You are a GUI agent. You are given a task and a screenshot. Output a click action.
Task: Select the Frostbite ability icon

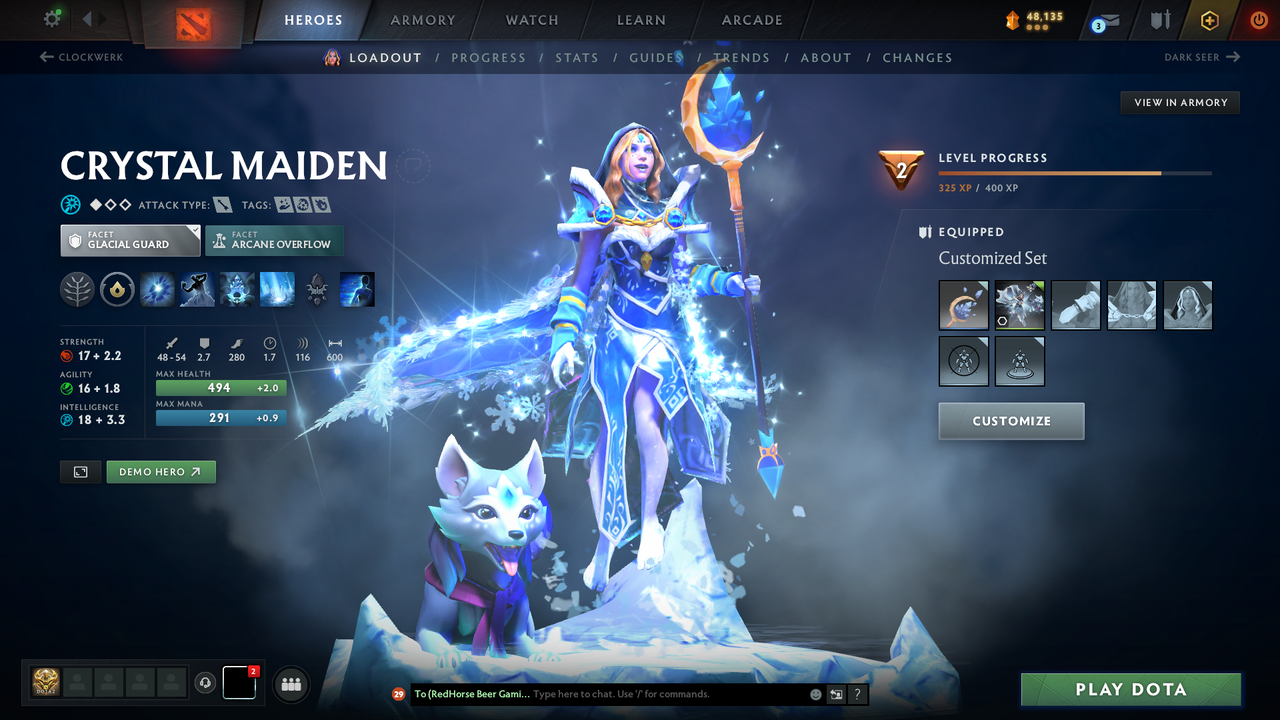pos(197,289)
